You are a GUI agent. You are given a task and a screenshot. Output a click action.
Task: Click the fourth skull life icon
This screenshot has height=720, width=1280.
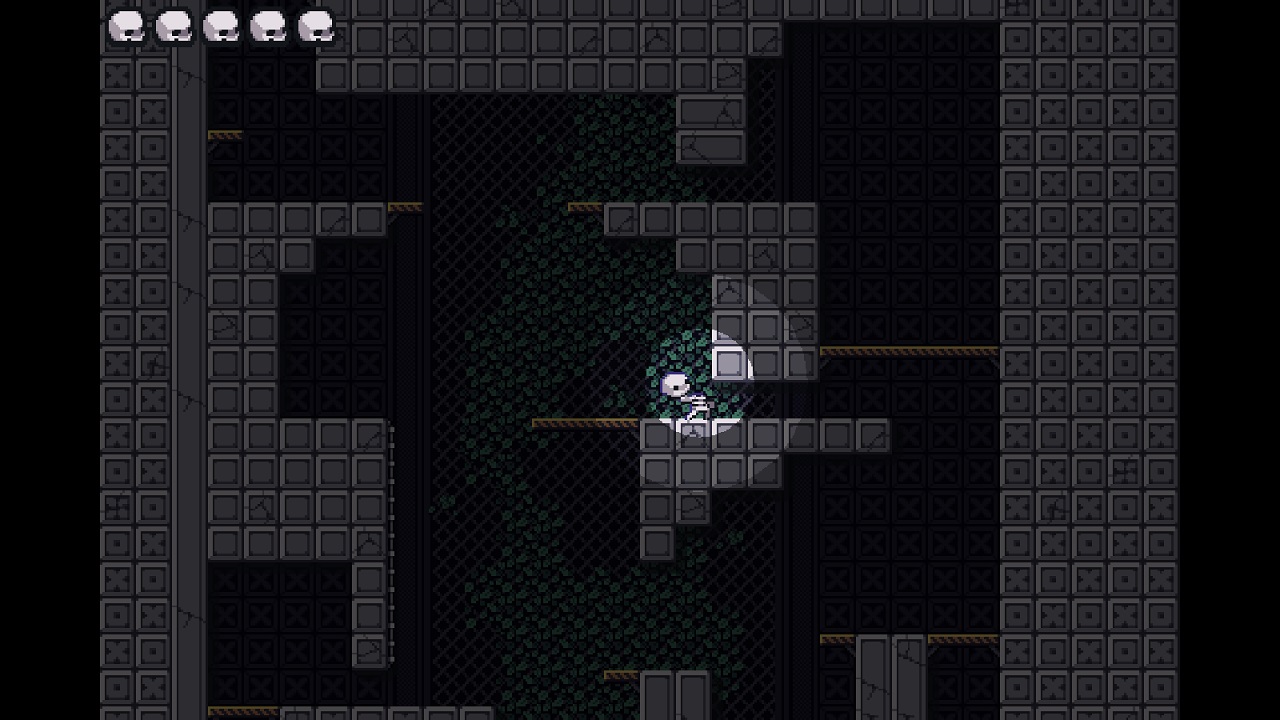(x=270, y=23)
